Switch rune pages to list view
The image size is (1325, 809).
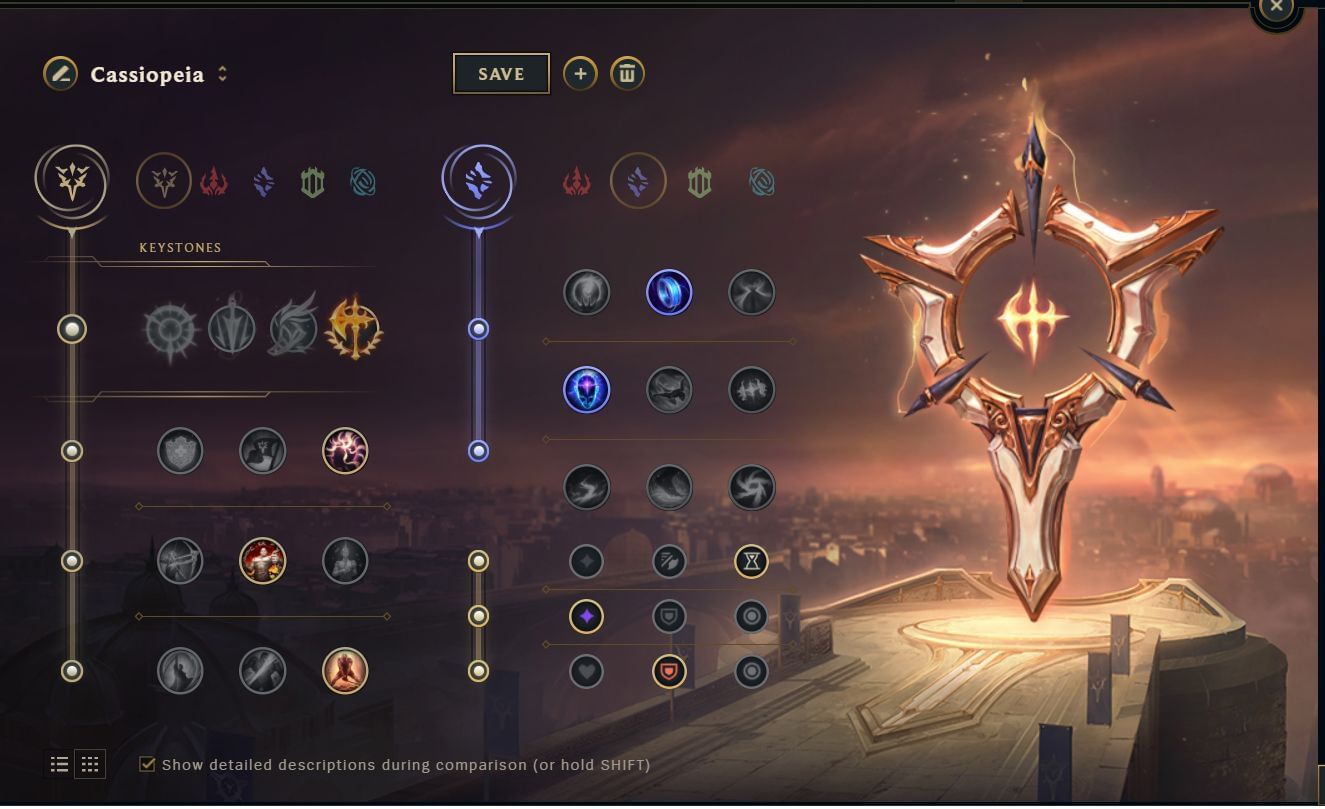point(59,763)
